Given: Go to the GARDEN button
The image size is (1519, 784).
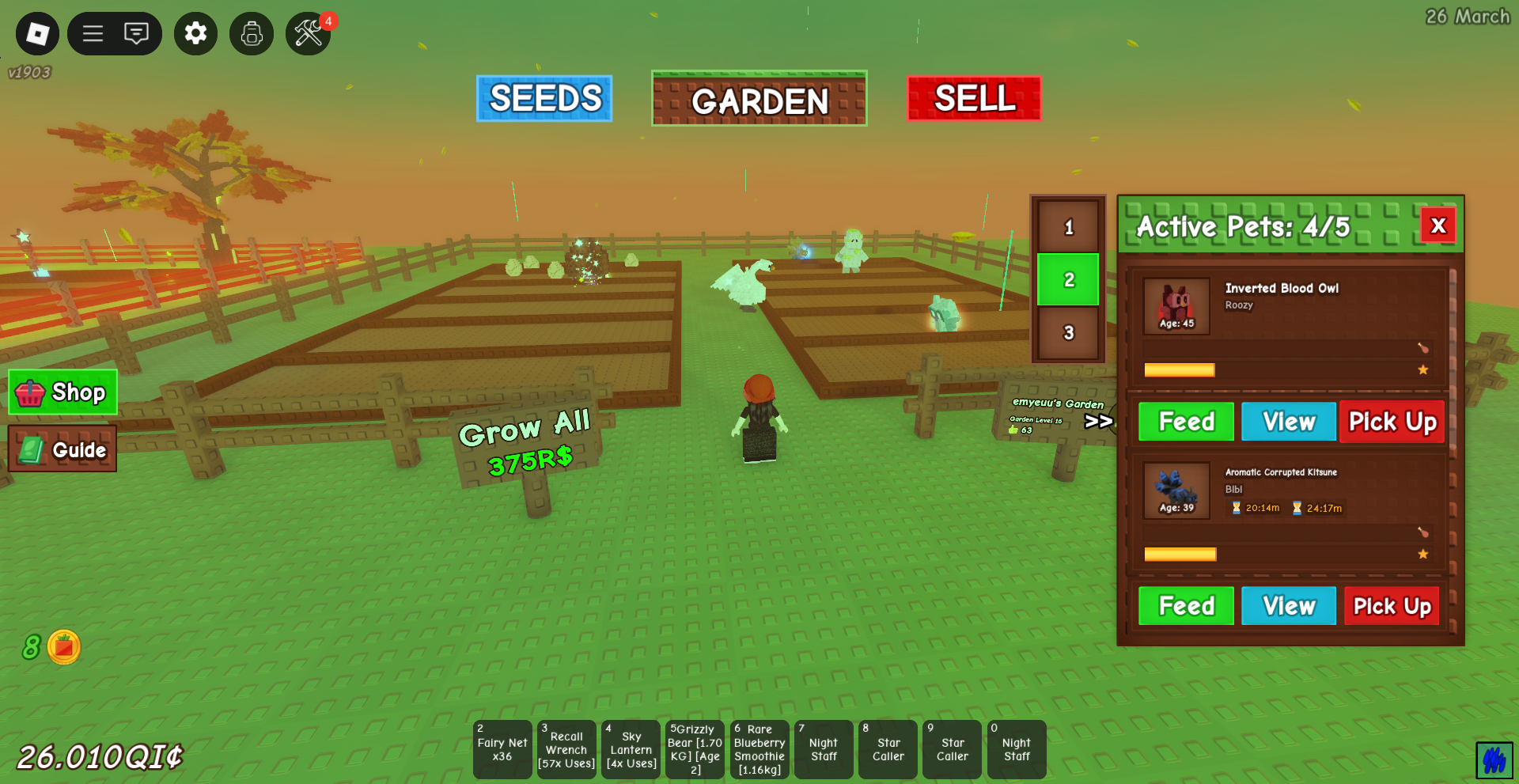Looking at the screenshot, I should 759,99.
